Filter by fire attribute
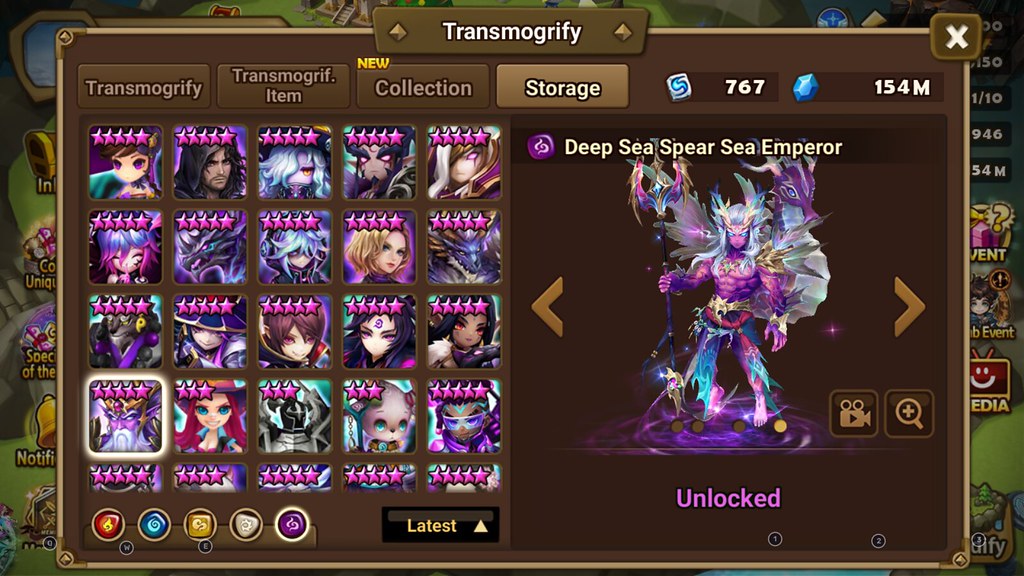Viewport: 1024px width, 576px height. (109, 524)
